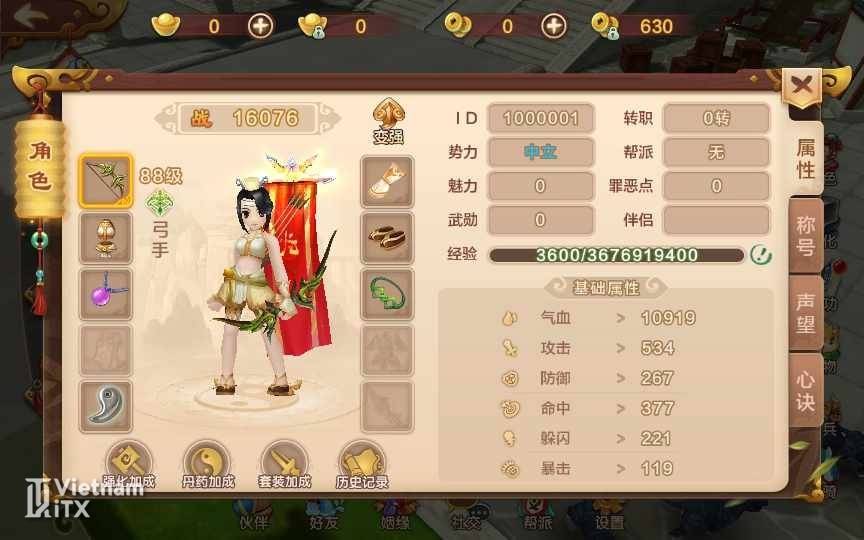Show the 属性 attributes tab
This screenshot has height=540, width=864.
tap(806, 158)
